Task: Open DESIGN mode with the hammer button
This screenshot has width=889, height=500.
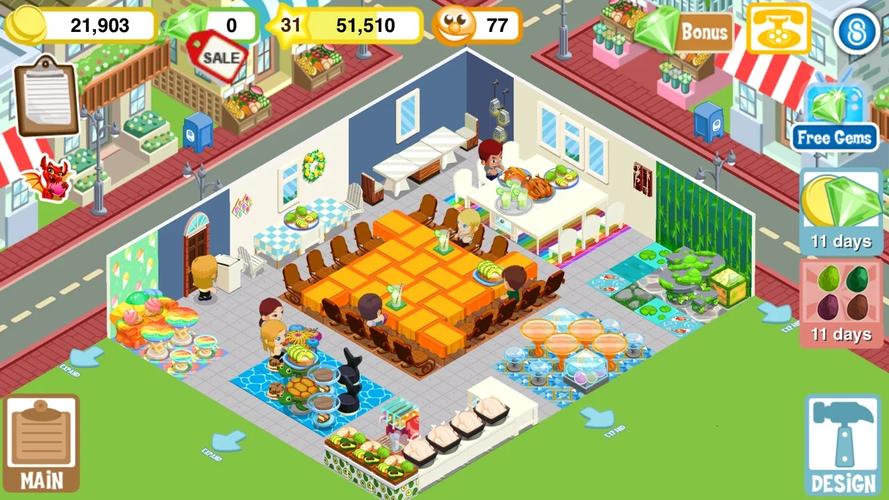Action: pyautogui.click(x=842, y=446)
